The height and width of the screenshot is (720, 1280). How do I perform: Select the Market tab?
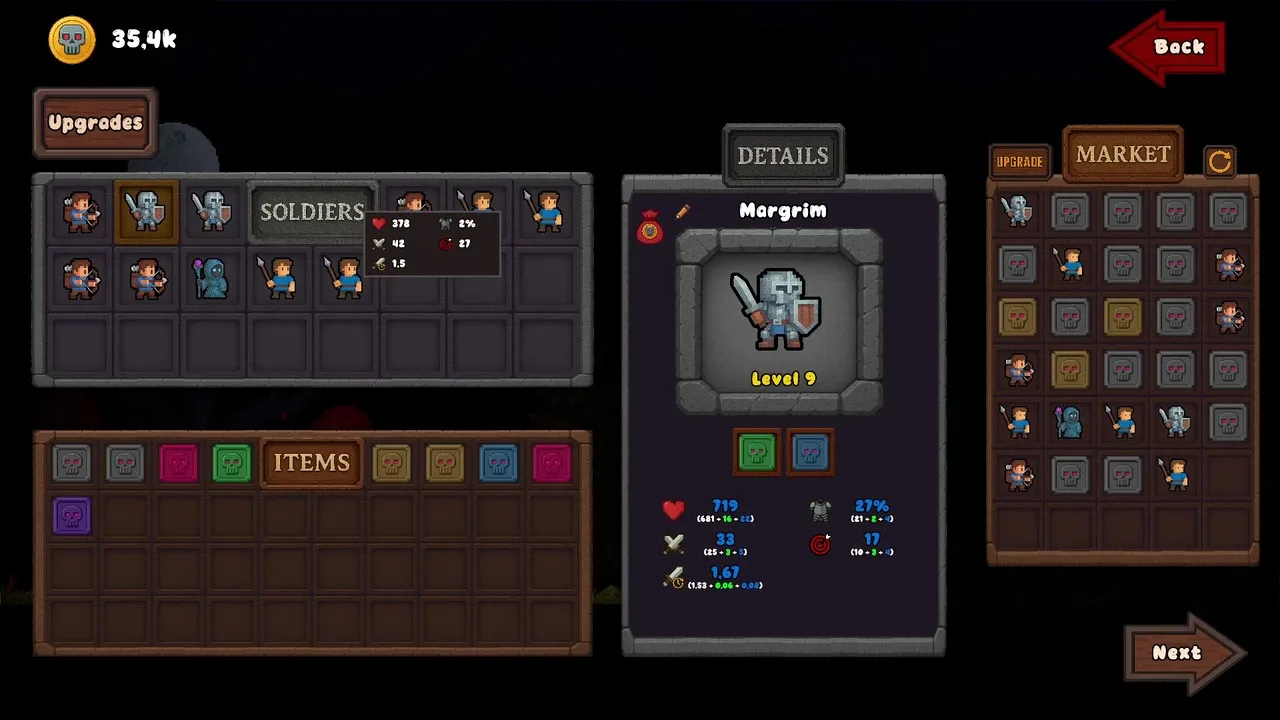point(1123,154)
